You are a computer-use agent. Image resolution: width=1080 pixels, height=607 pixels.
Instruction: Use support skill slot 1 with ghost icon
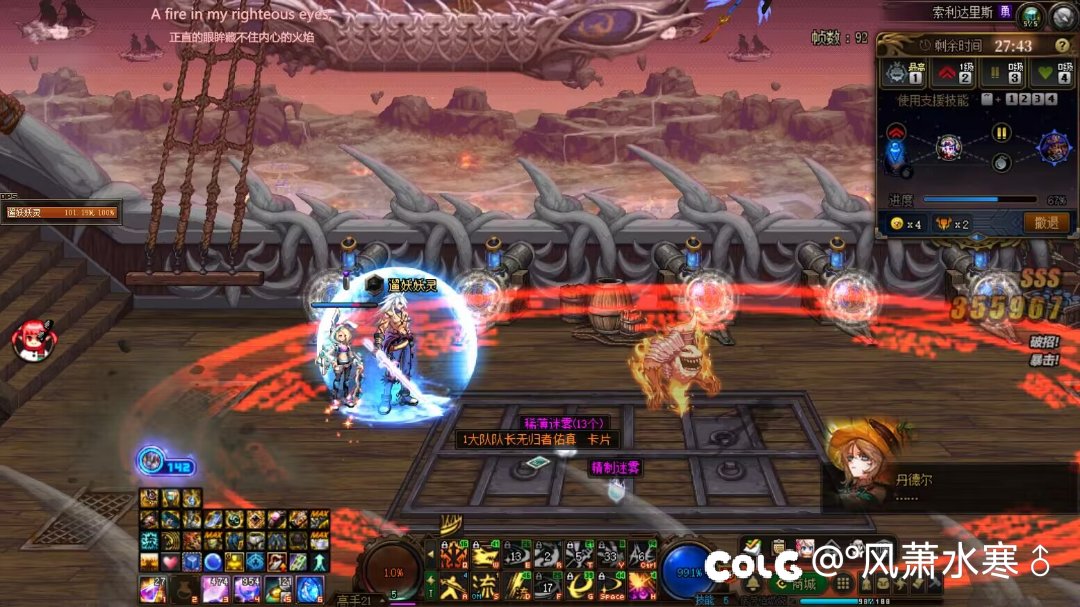(x=900, y=74)
